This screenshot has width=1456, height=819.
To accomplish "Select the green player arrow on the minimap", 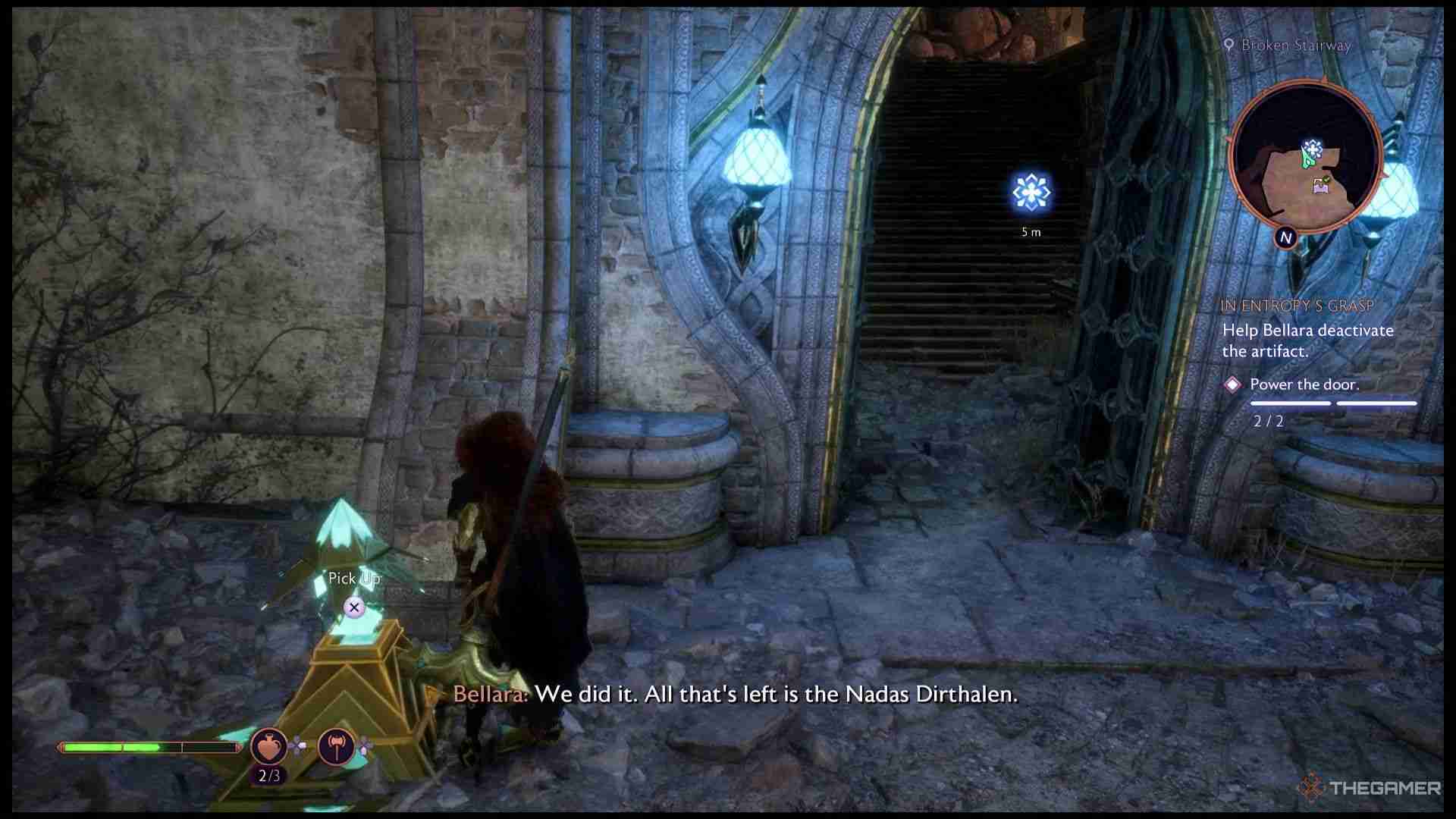I will (x=1307, y=158).
